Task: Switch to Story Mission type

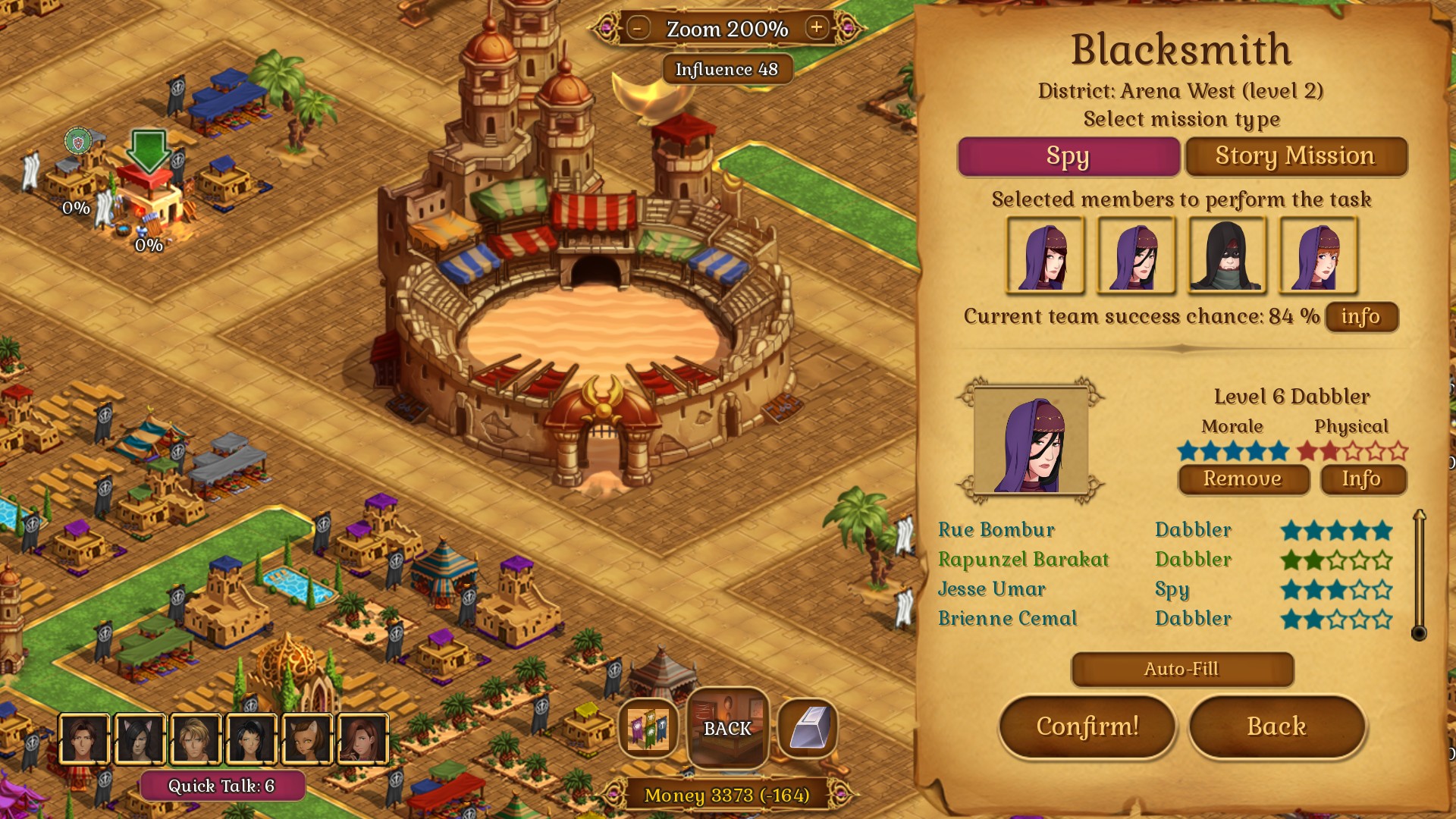Action: coord(1295,156)
